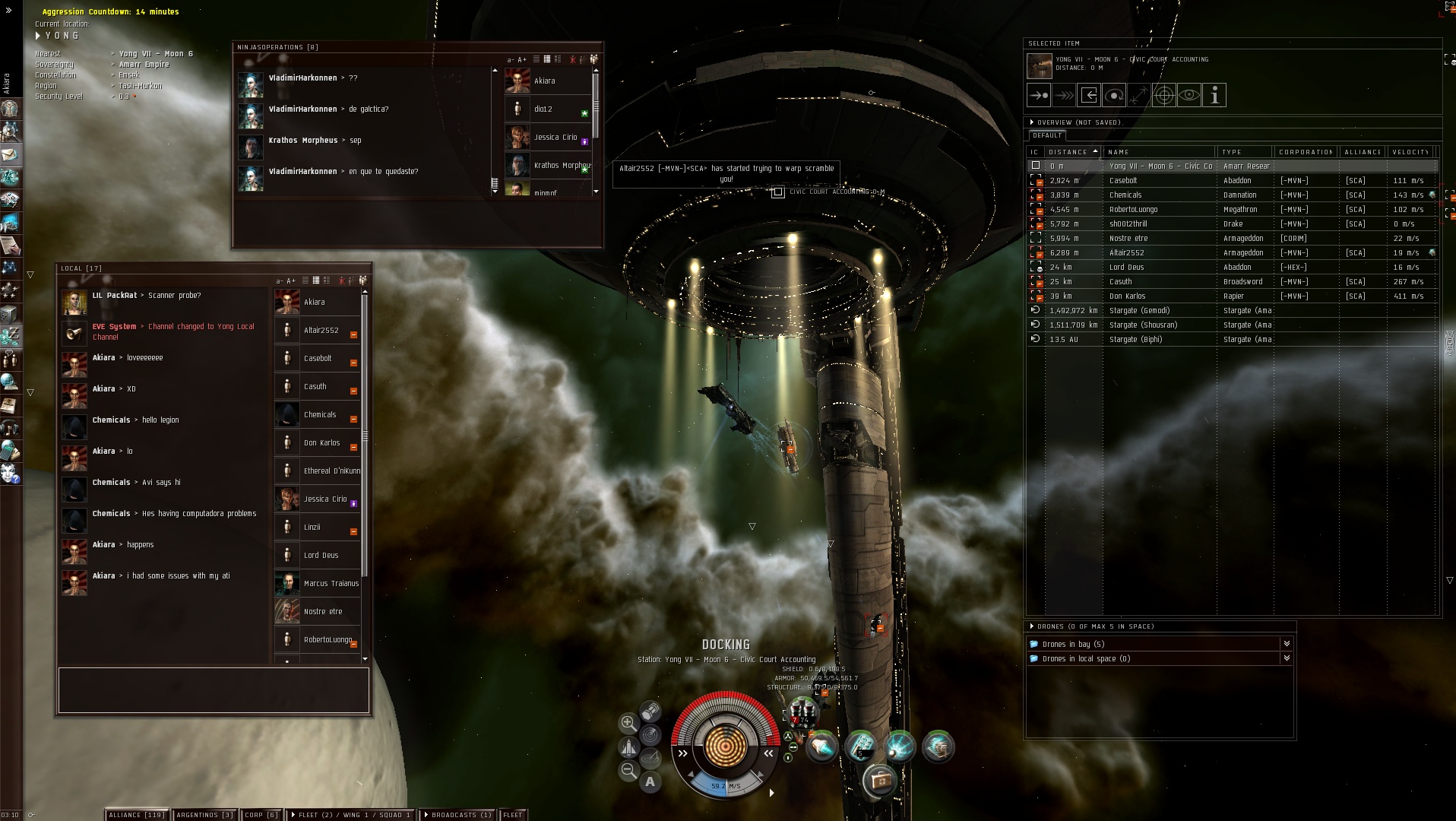The image size is (1456, 821).
Task: Approach the selected item with the arrow button
Action: pyautogui.click(x=1039, y=95)
